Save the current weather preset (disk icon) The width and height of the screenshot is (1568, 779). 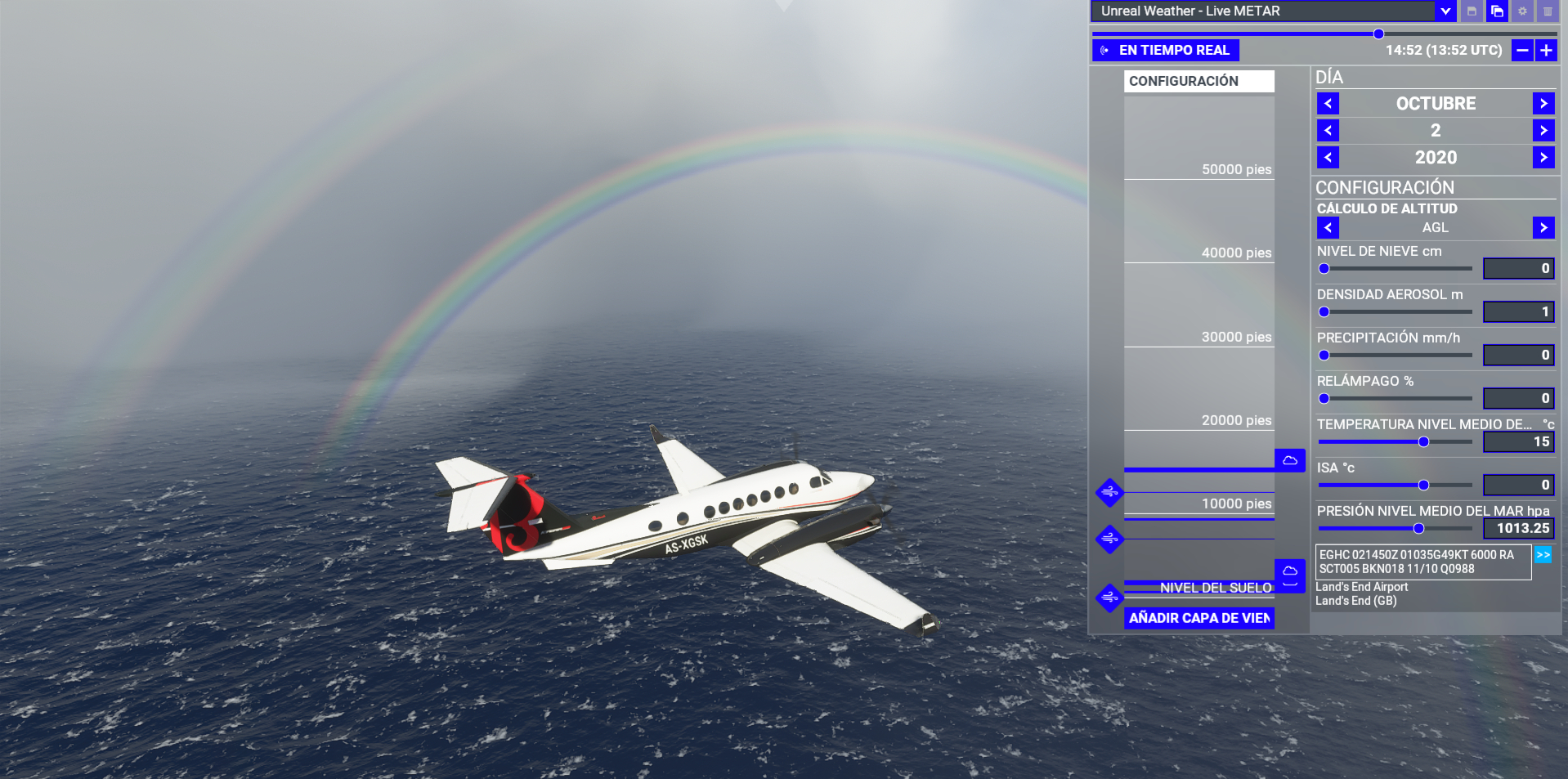(1470, 11)
